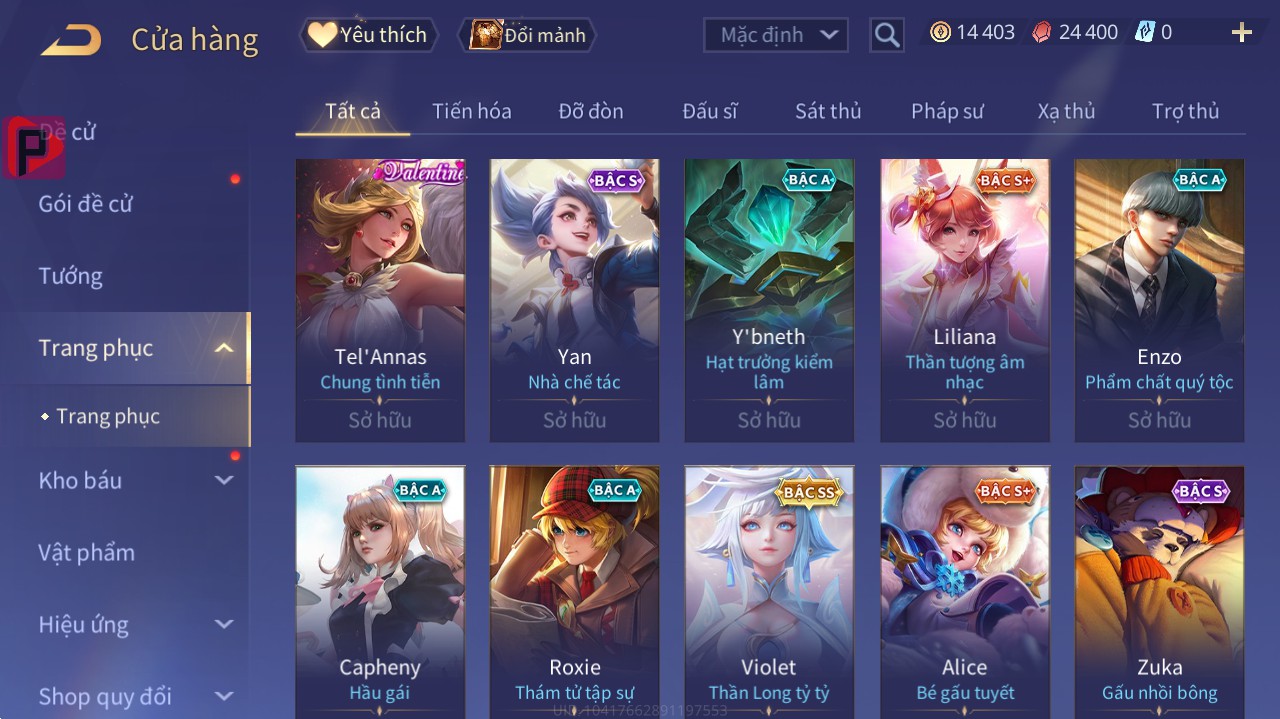Screen dimensions: 1280x719
Task: Open the Đổi mảnh exchange
Action: click(x=526, y=35)
